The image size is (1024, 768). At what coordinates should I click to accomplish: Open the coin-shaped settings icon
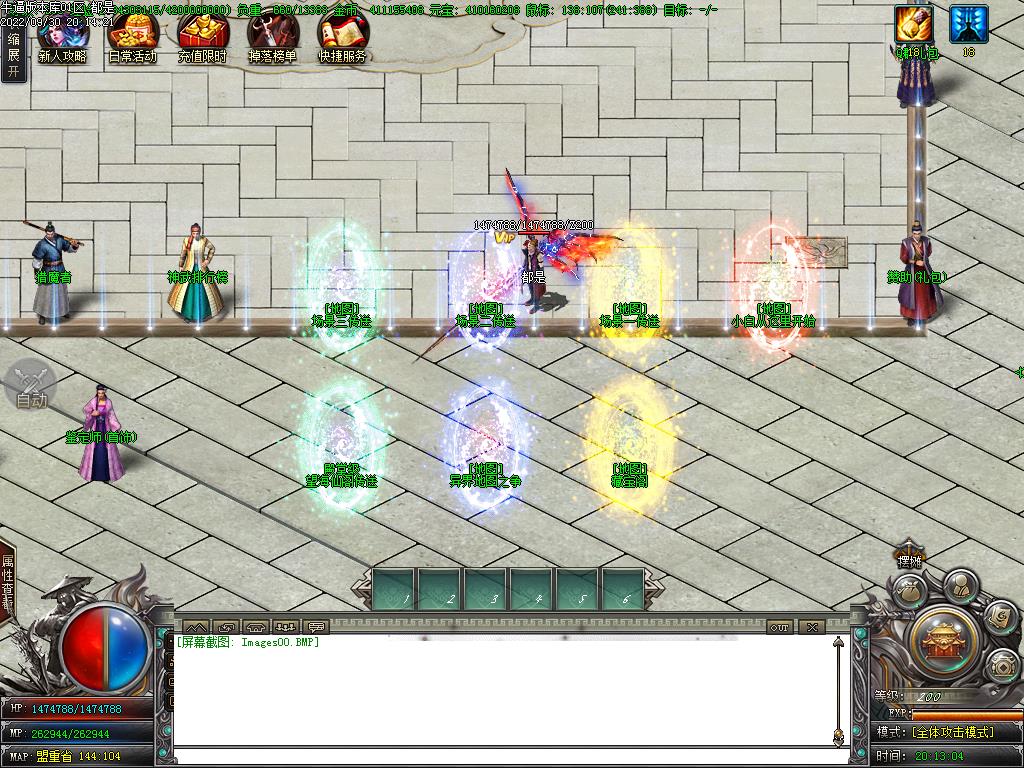[x=1001, y=664]
